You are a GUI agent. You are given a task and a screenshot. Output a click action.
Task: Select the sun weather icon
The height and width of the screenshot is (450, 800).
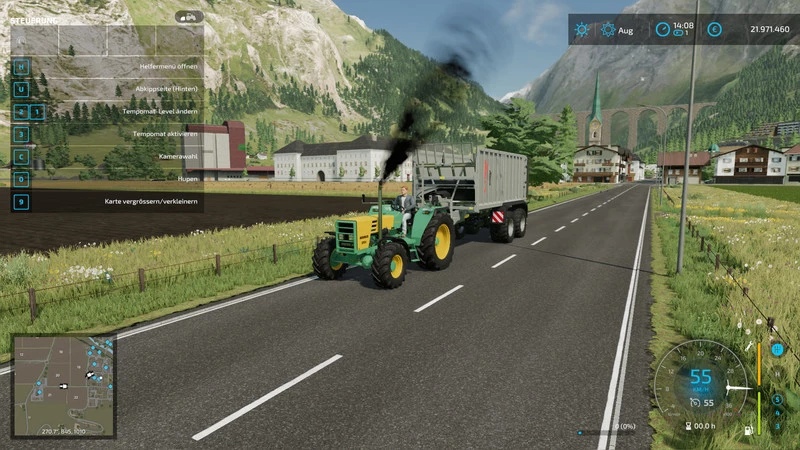[x=582, y=30]
